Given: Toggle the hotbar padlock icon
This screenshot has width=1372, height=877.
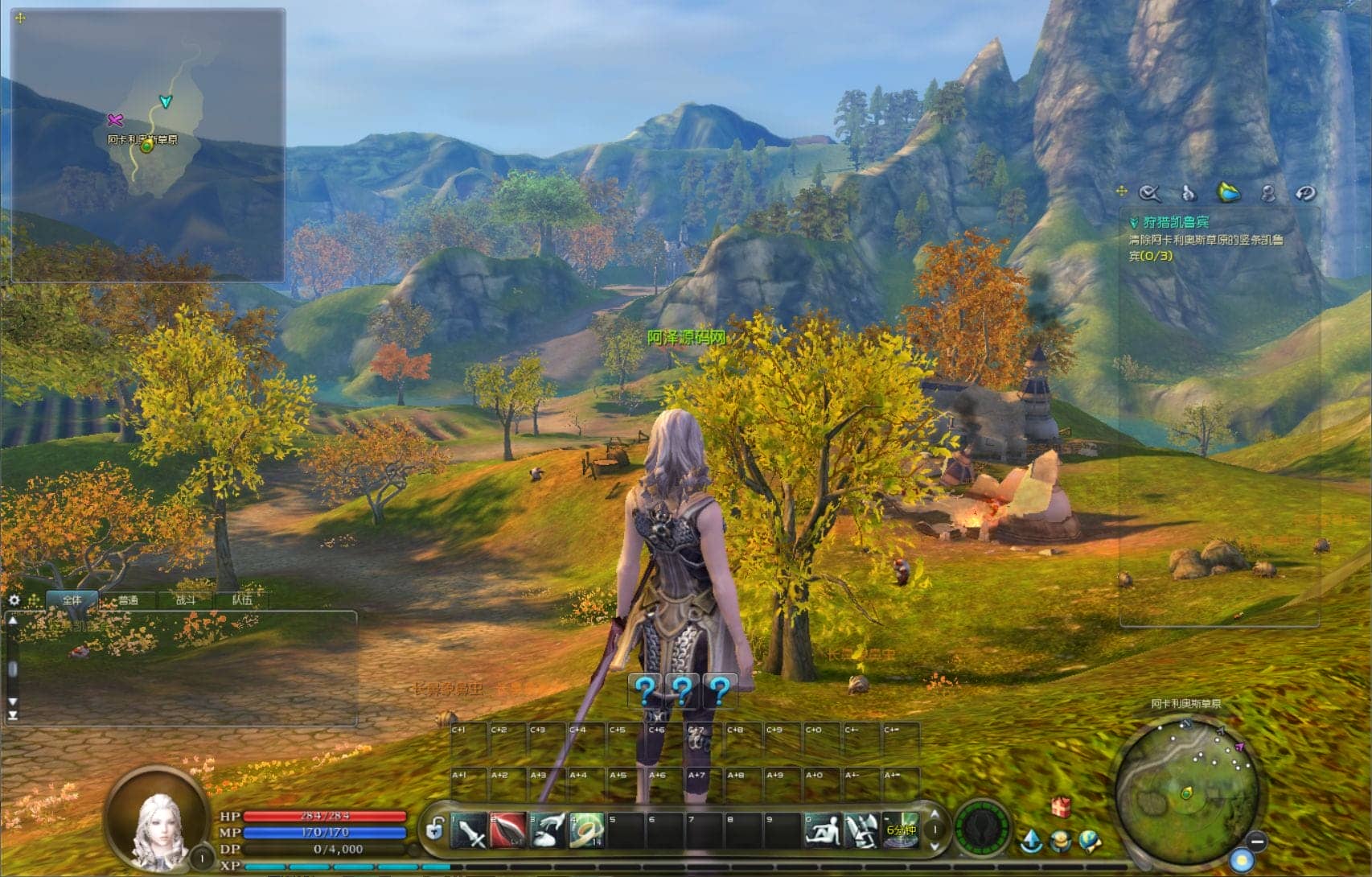Looking at the screenshot, I should [x=435, y=828].
